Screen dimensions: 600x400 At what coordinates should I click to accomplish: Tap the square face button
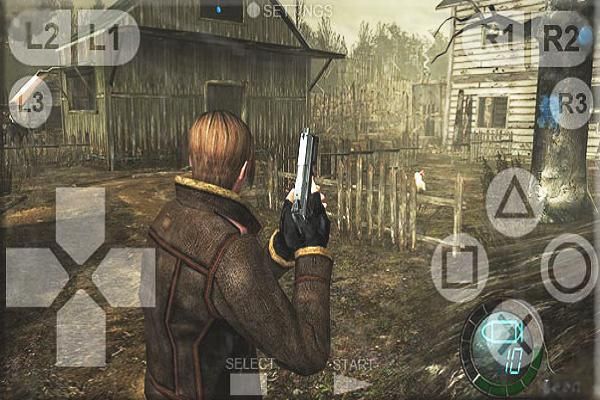[459, 267]
